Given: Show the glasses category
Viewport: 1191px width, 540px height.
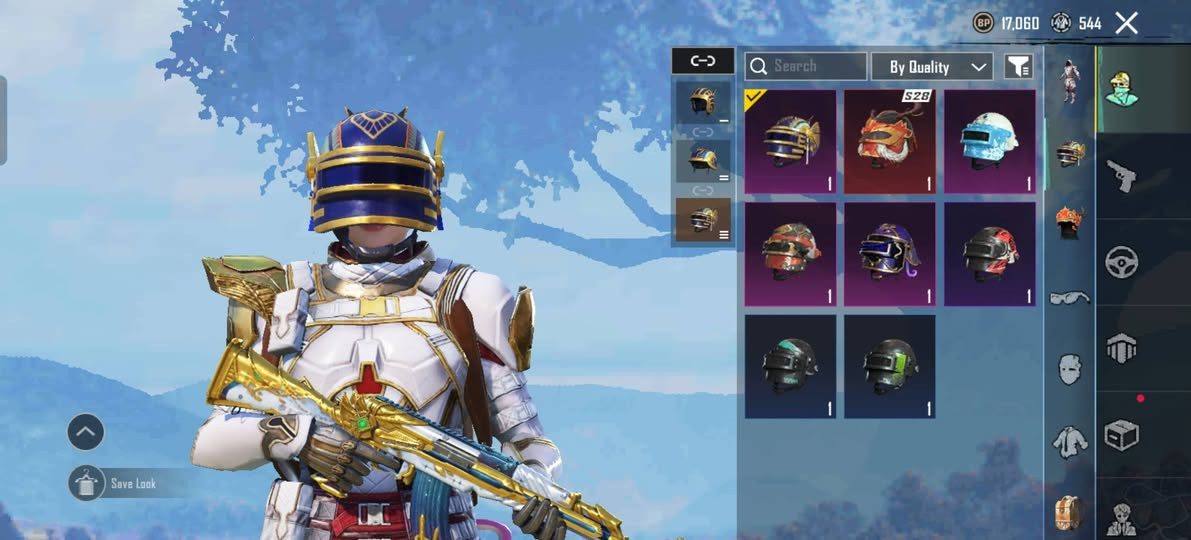Looking at the screenshot, I should tap(1069, 297).
